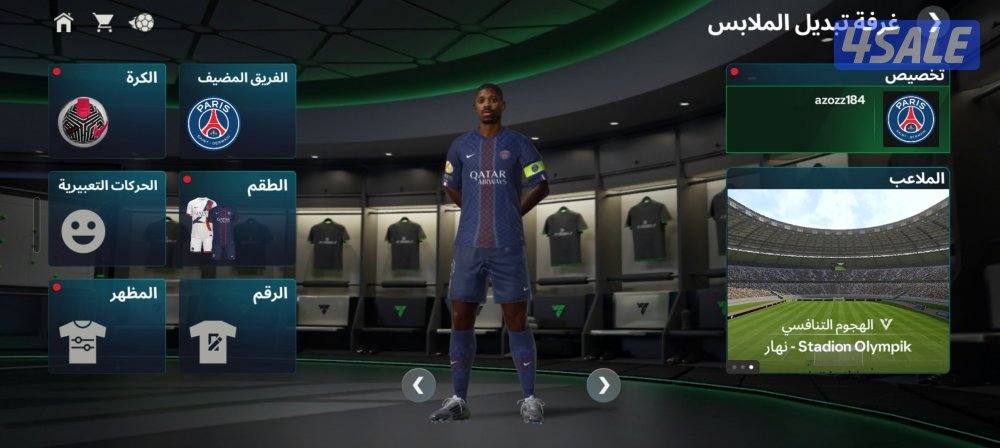Viewport: 1000px width, 448px height.
Task: Go to the home screen icon
Action: pos(64,22)
